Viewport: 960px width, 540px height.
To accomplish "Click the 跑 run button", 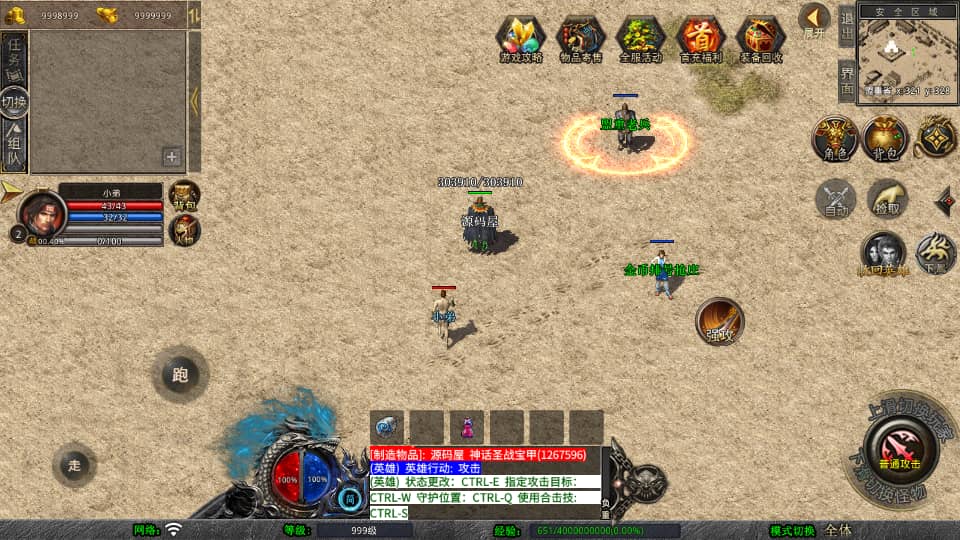I will (180, 375).
